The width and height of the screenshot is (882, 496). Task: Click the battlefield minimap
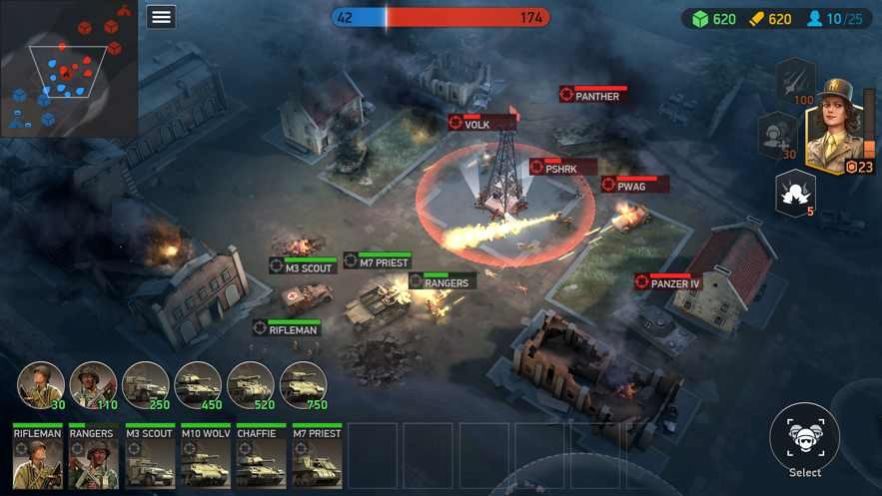coord(69,70)
